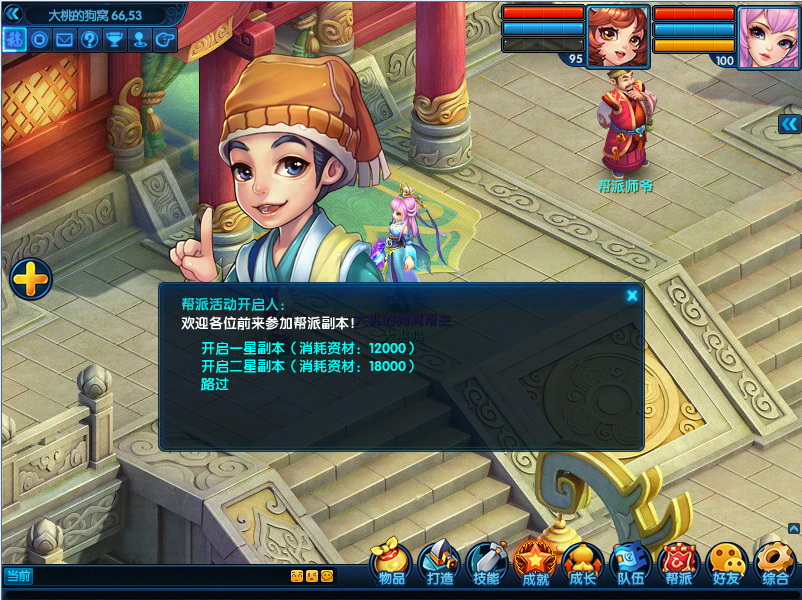Choose the one-star dungeon option (开启一星副本)
Screen dimensions: 802x600
coord(308,348)
